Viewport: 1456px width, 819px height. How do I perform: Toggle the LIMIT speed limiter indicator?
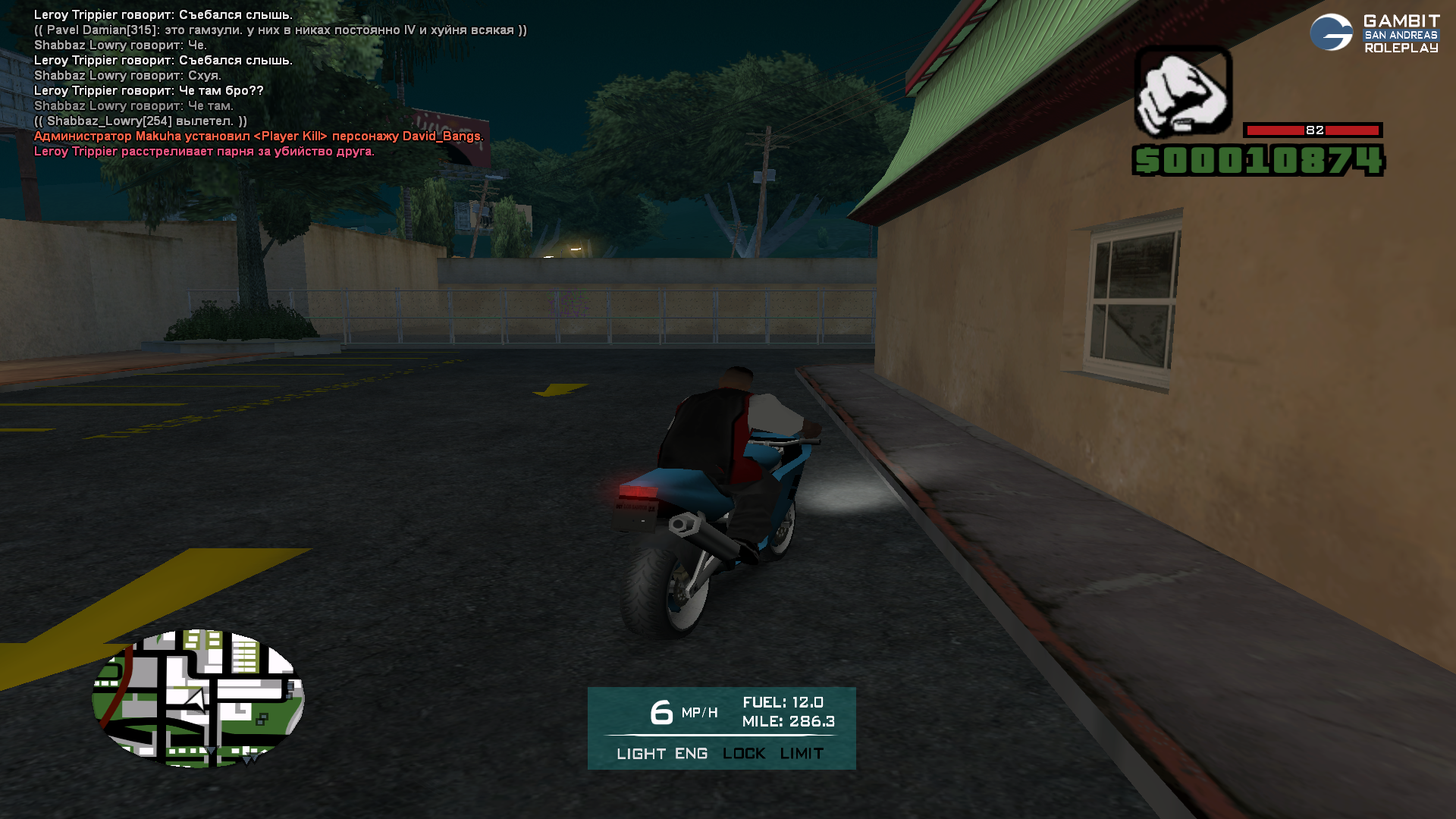pos(802,754)
